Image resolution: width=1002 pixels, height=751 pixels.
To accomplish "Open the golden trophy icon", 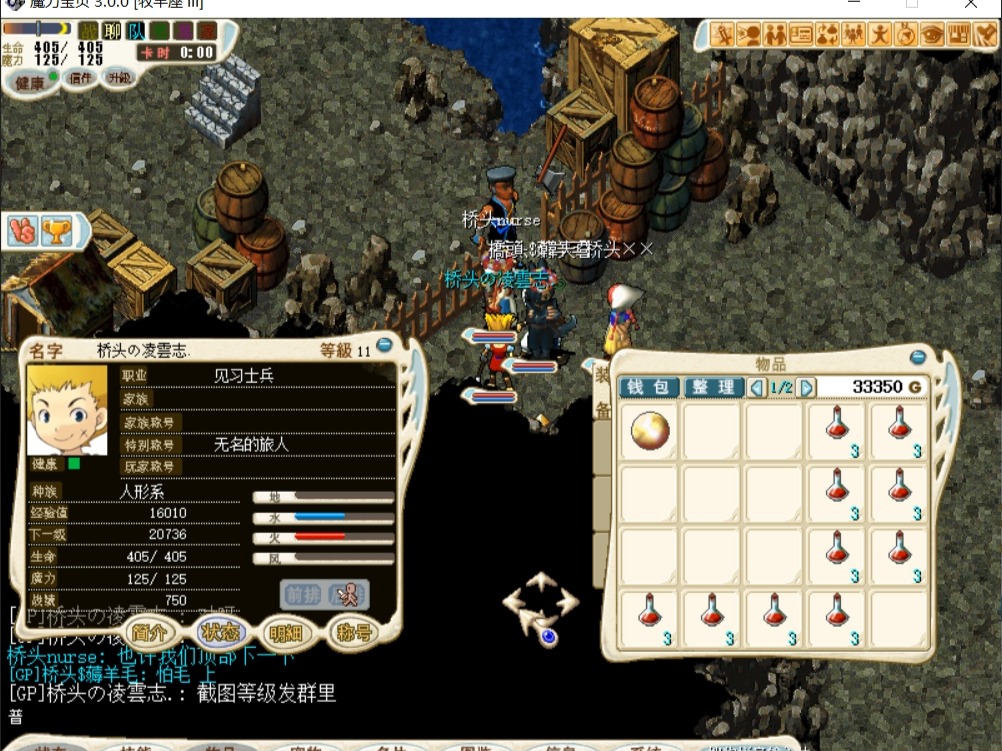I will point(57,232).
